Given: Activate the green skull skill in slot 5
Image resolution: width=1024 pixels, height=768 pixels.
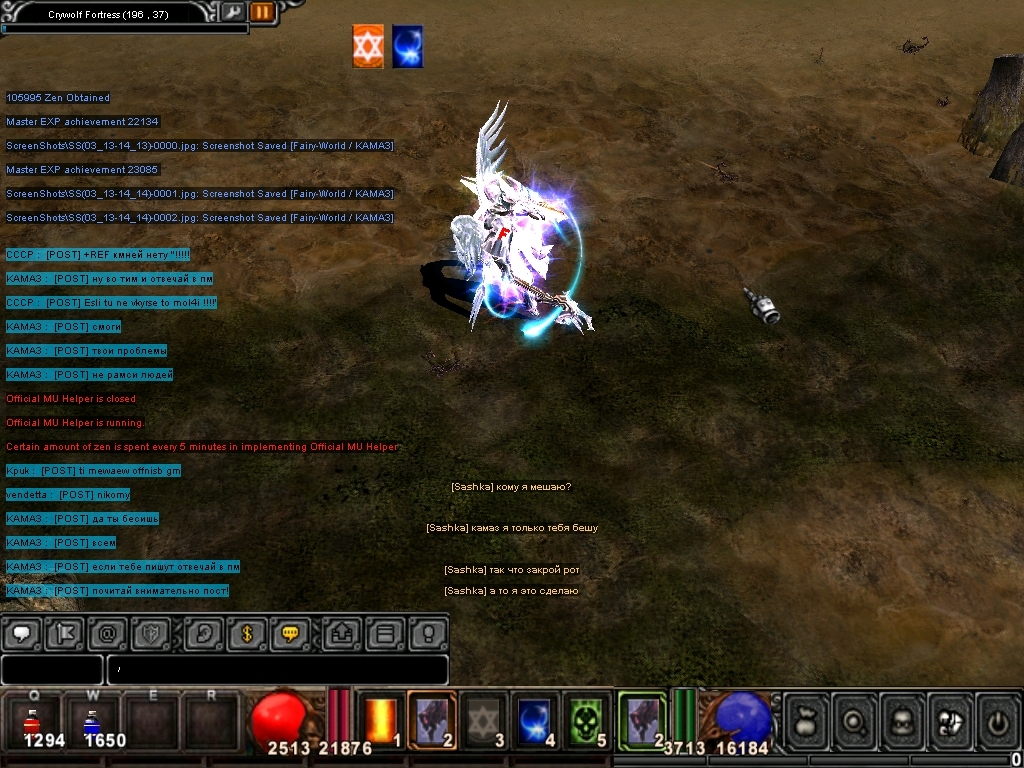Looking at the screenshot, I should tap(587, 720).
